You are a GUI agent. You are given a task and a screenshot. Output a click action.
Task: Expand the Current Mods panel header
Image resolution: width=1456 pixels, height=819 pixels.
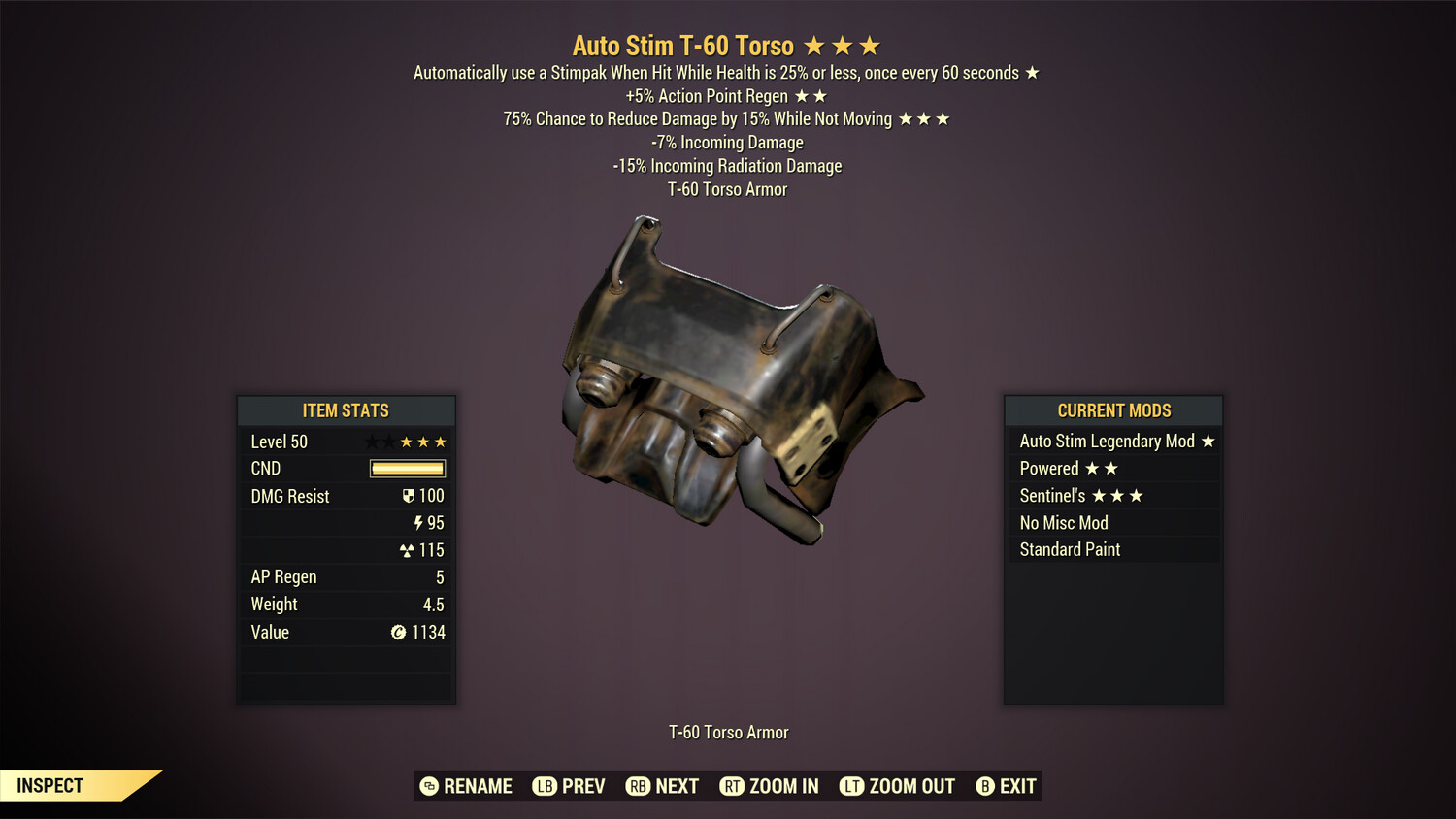pos(1112,410)
